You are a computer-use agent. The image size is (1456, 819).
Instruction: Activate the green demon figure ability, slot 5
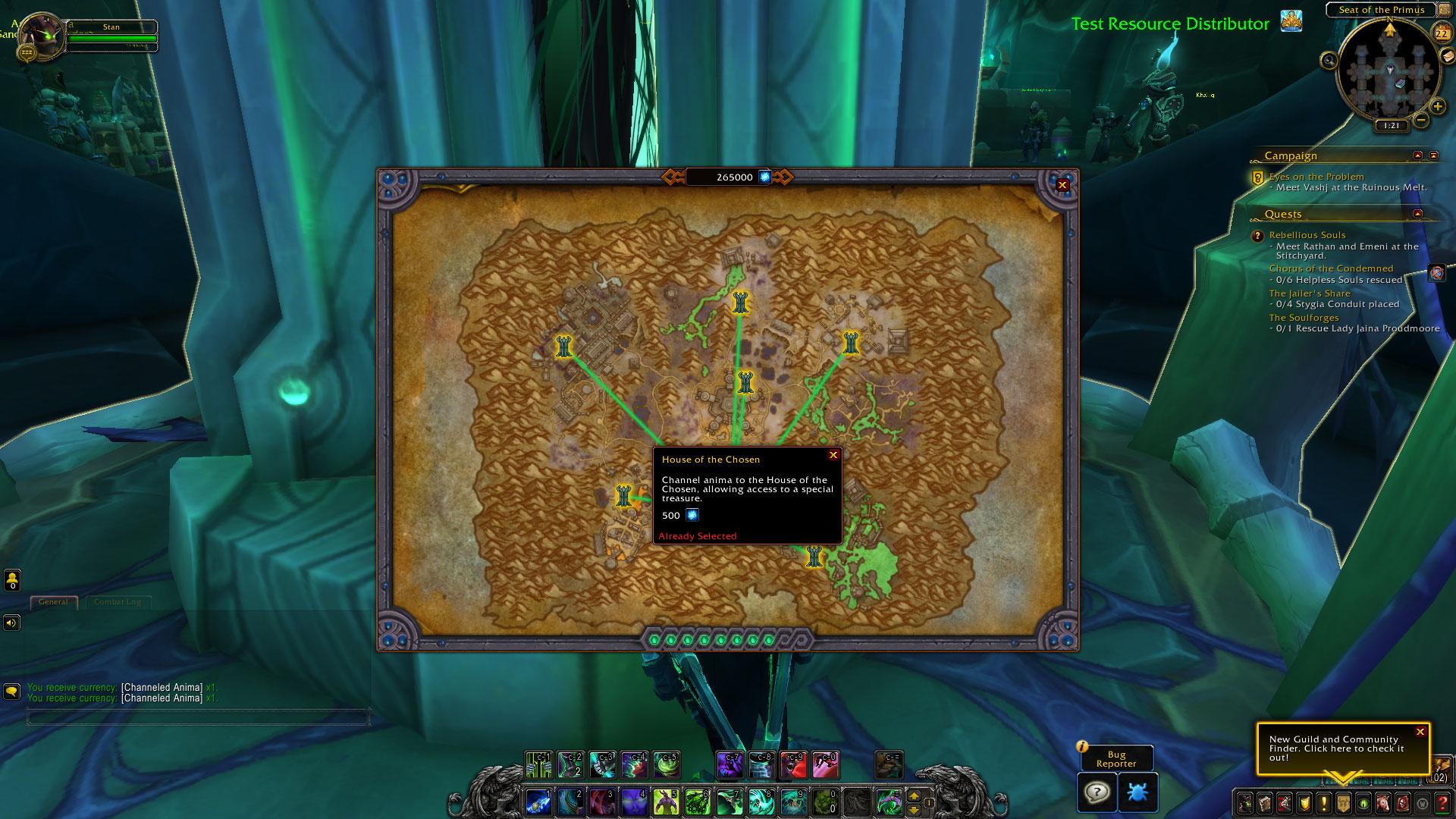665,801
